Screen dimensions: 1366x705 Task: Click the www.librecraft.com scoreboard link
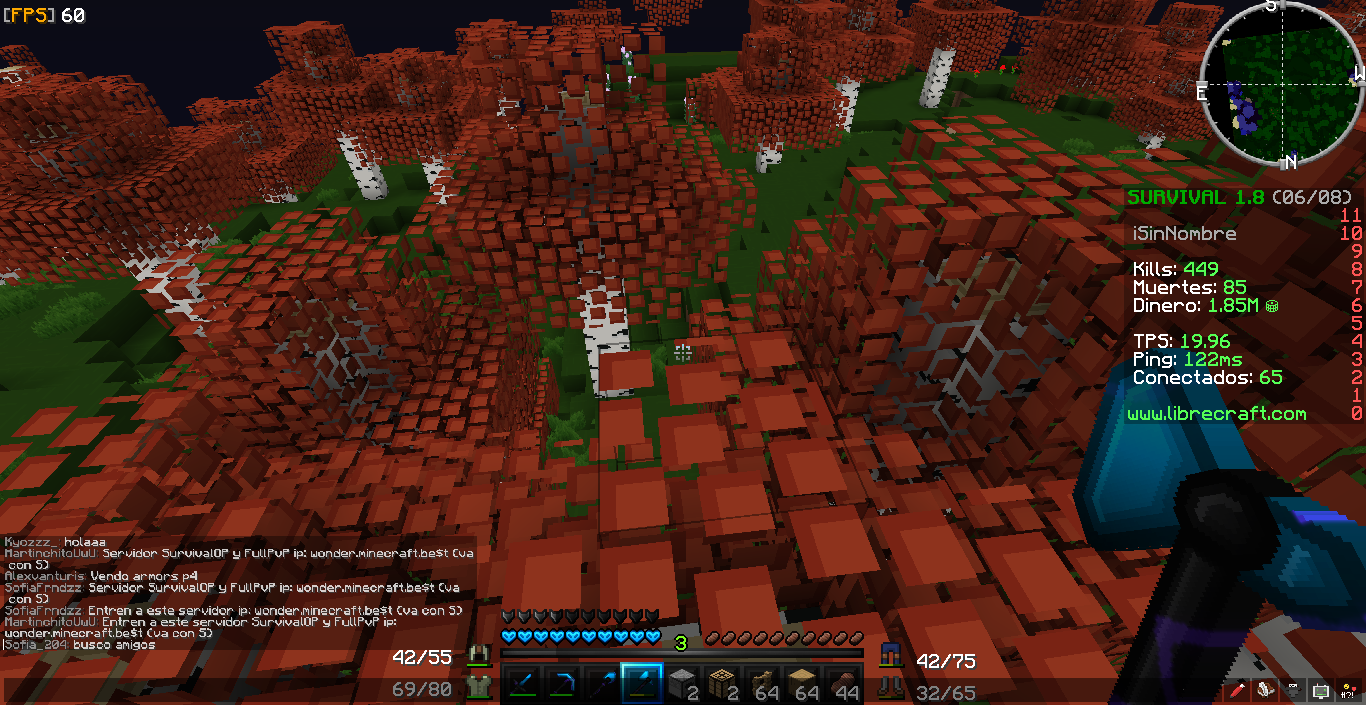pyautogui.click(x=1216, y=414)
